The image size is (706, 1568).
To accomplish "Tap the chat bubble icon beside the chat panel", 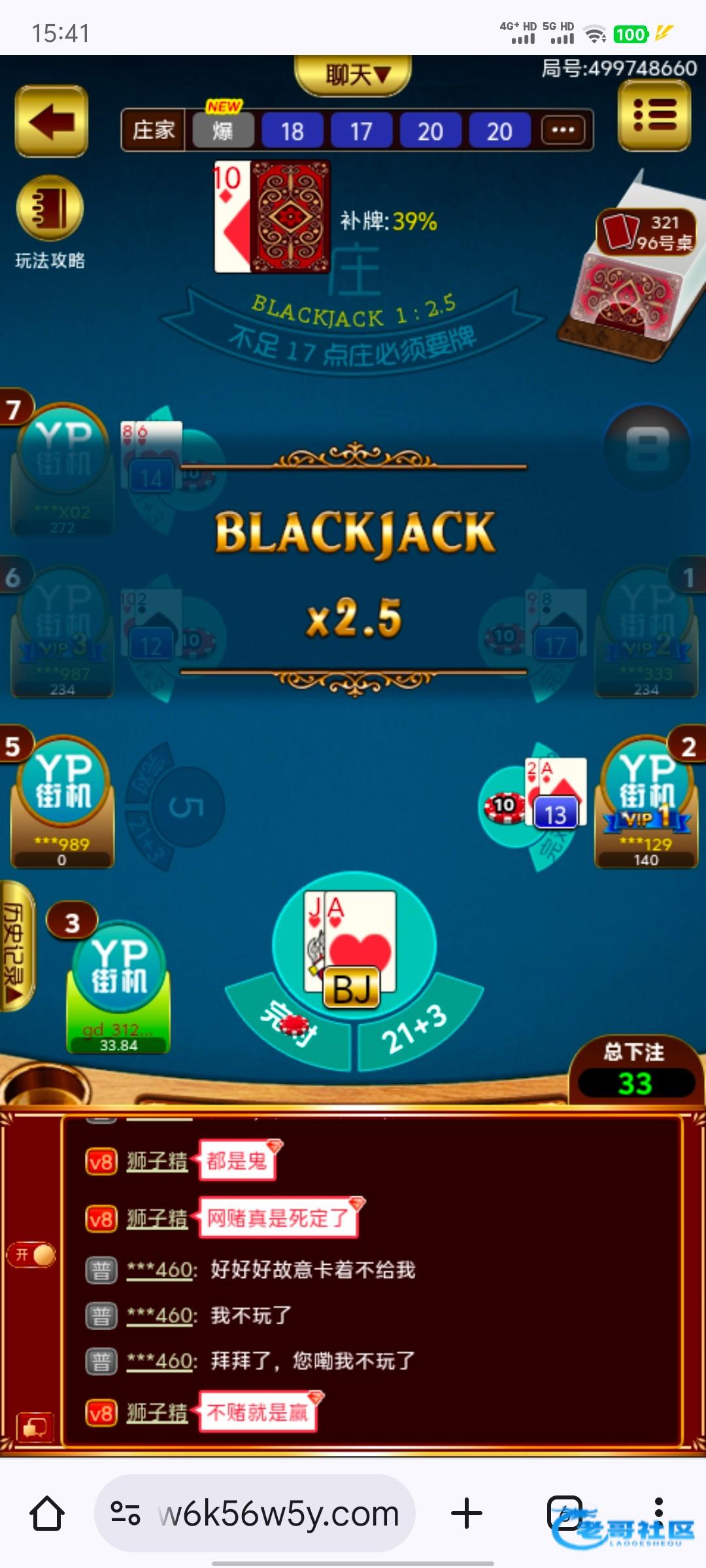I will pyautogui.click(x=34, y=1426).
